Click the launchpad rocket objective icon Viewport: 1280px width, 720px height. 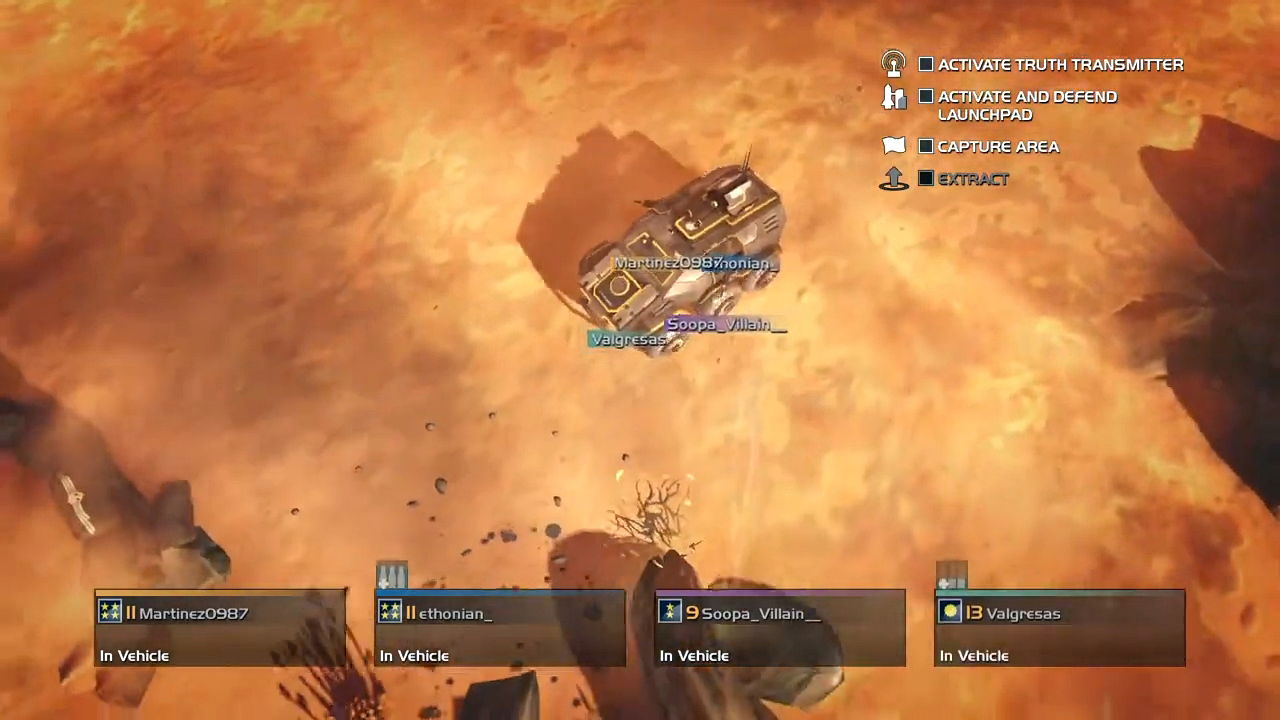[x=893, y=97]
